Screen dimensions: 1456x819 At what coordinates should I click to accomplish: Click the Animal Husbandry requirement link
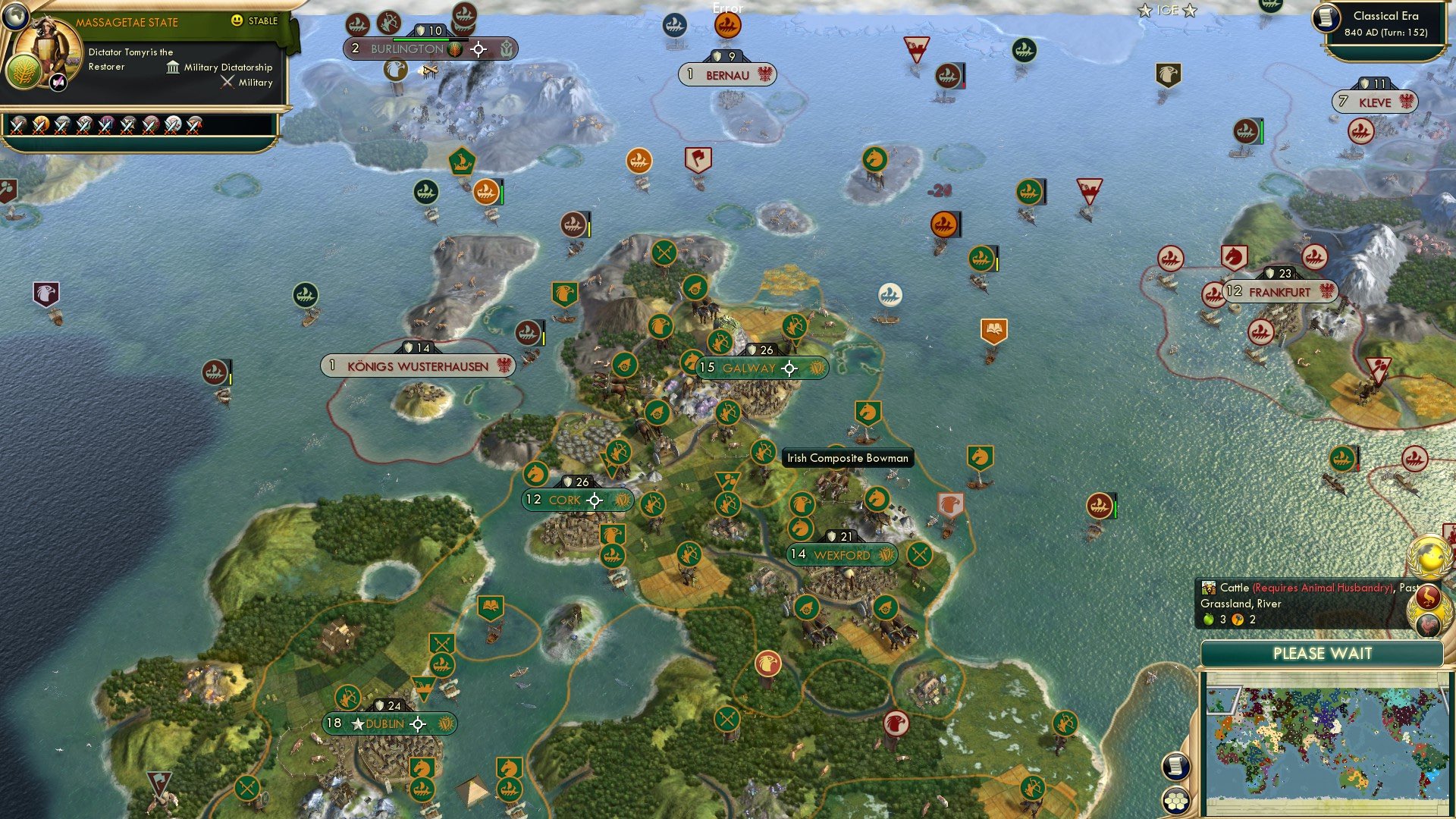coord(1323,588)
